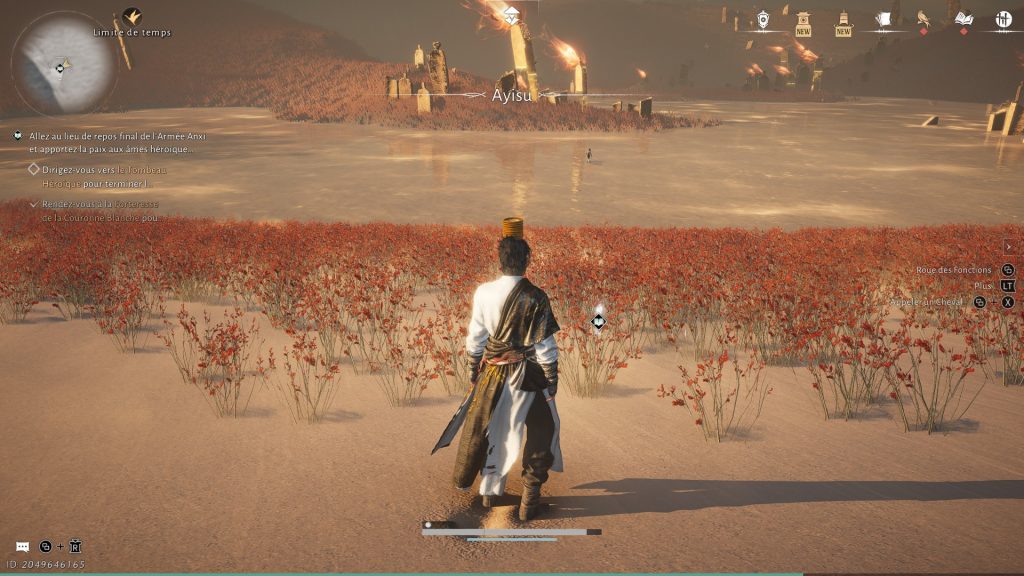Open the round white main menu icon

click(x=1003, y=19)
